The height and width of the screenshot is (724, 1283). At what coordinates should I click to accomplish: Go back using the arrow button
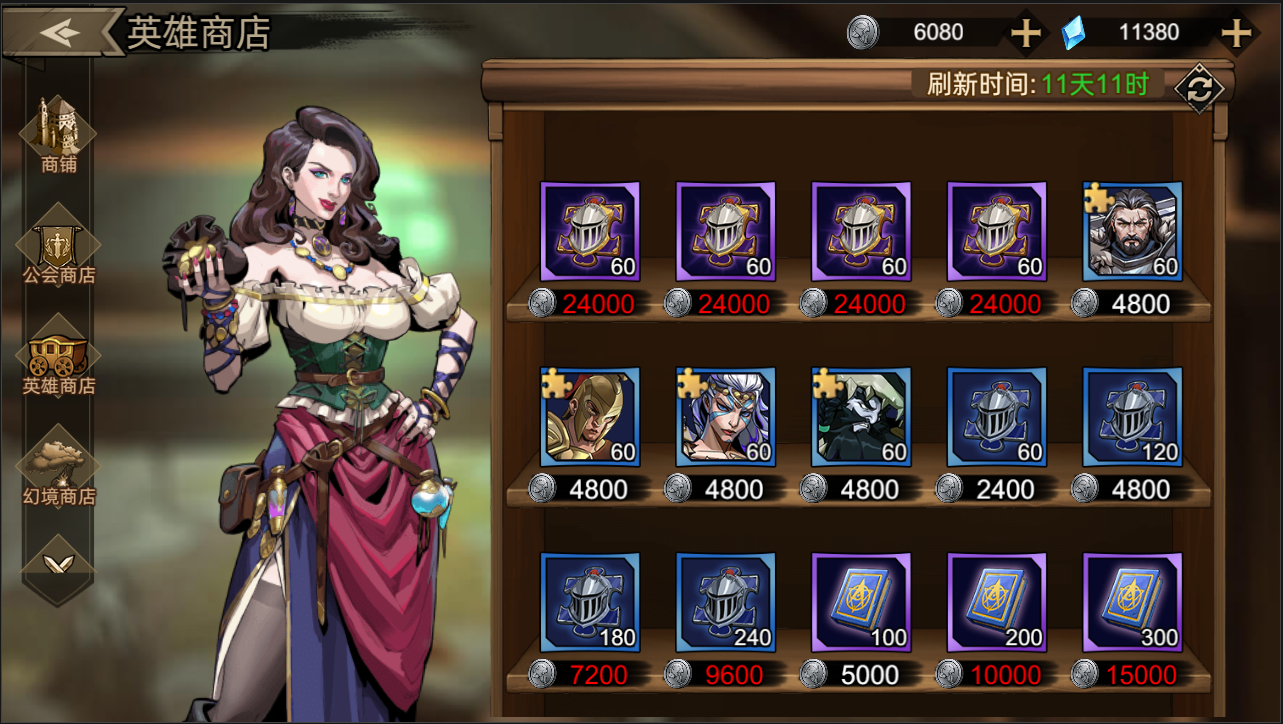[60, 32]
